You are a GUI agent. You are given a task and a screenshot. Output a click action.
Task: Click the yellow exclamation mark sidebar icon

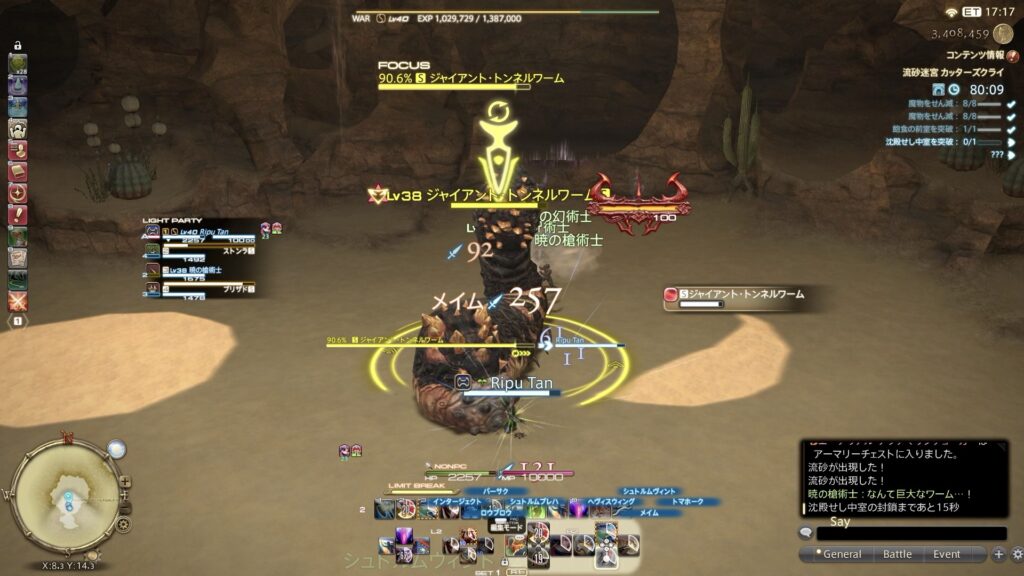tap(18, 214)
